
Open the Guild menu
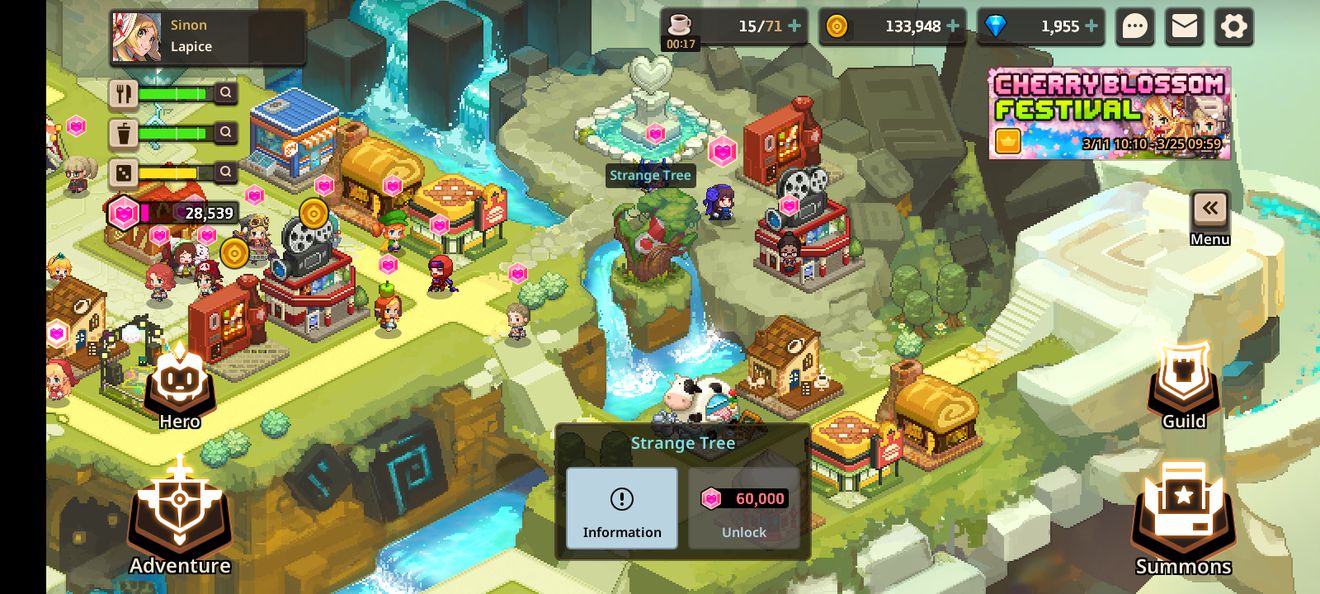(x=1183, y=385)
